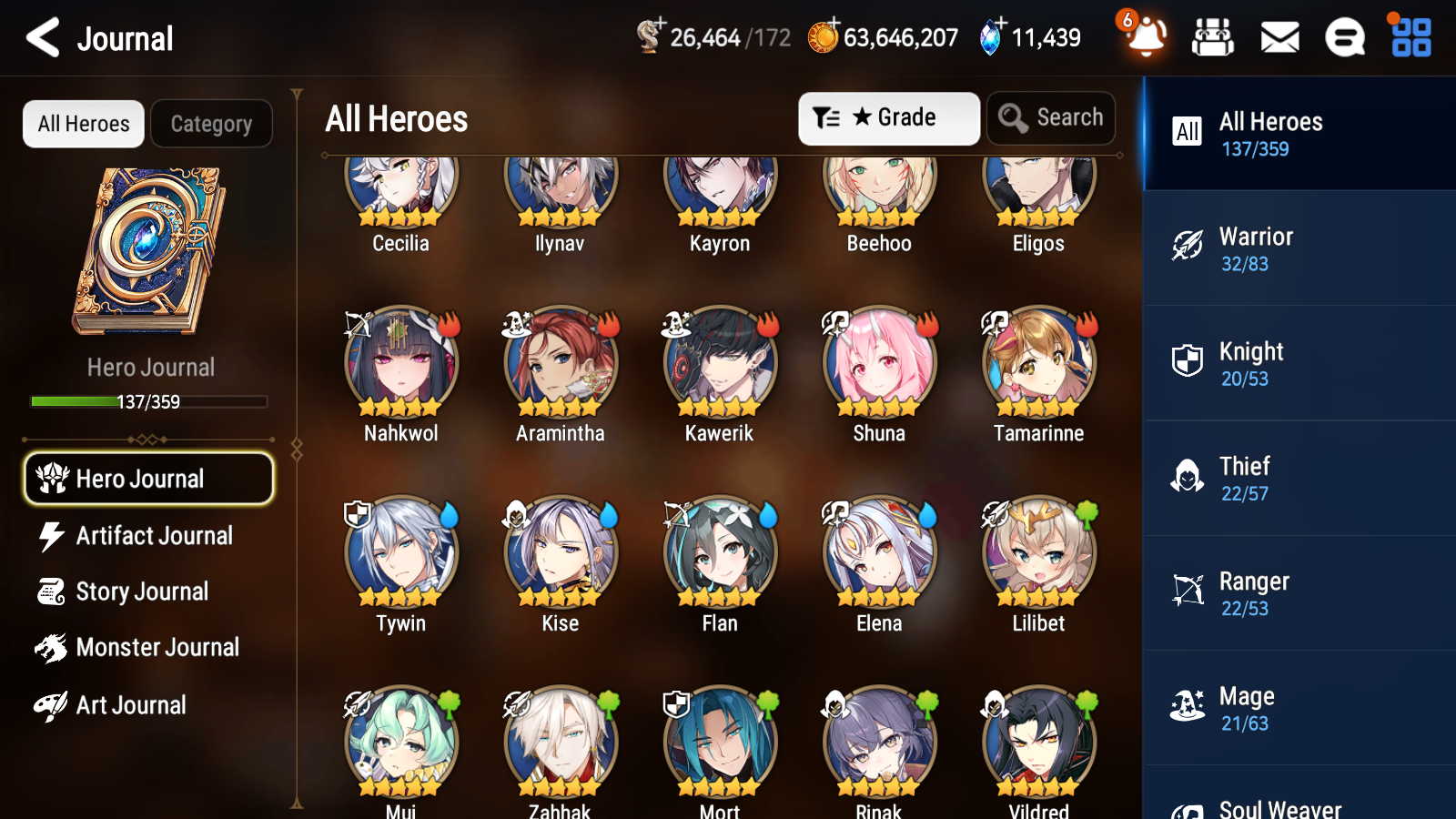Viewport: 1456px width, 819px height.
Task: Open the chat bubble icon
Action: (x=1344, y=38)
